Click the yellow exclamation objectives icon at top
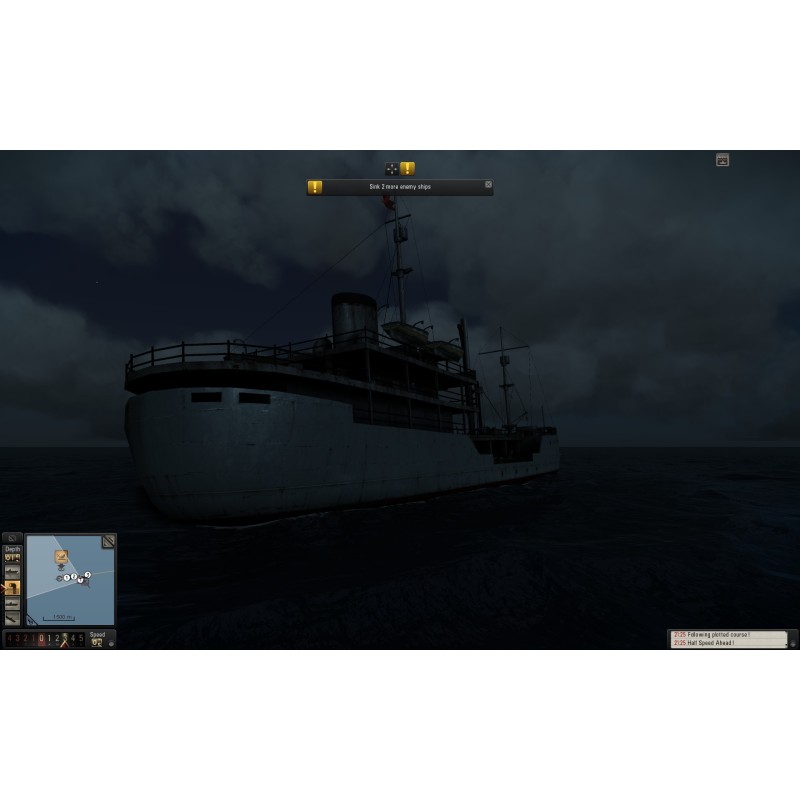Image resolution: width=800 pixels, height=800 pixels. pyautogui.click(x=408, y=169)
